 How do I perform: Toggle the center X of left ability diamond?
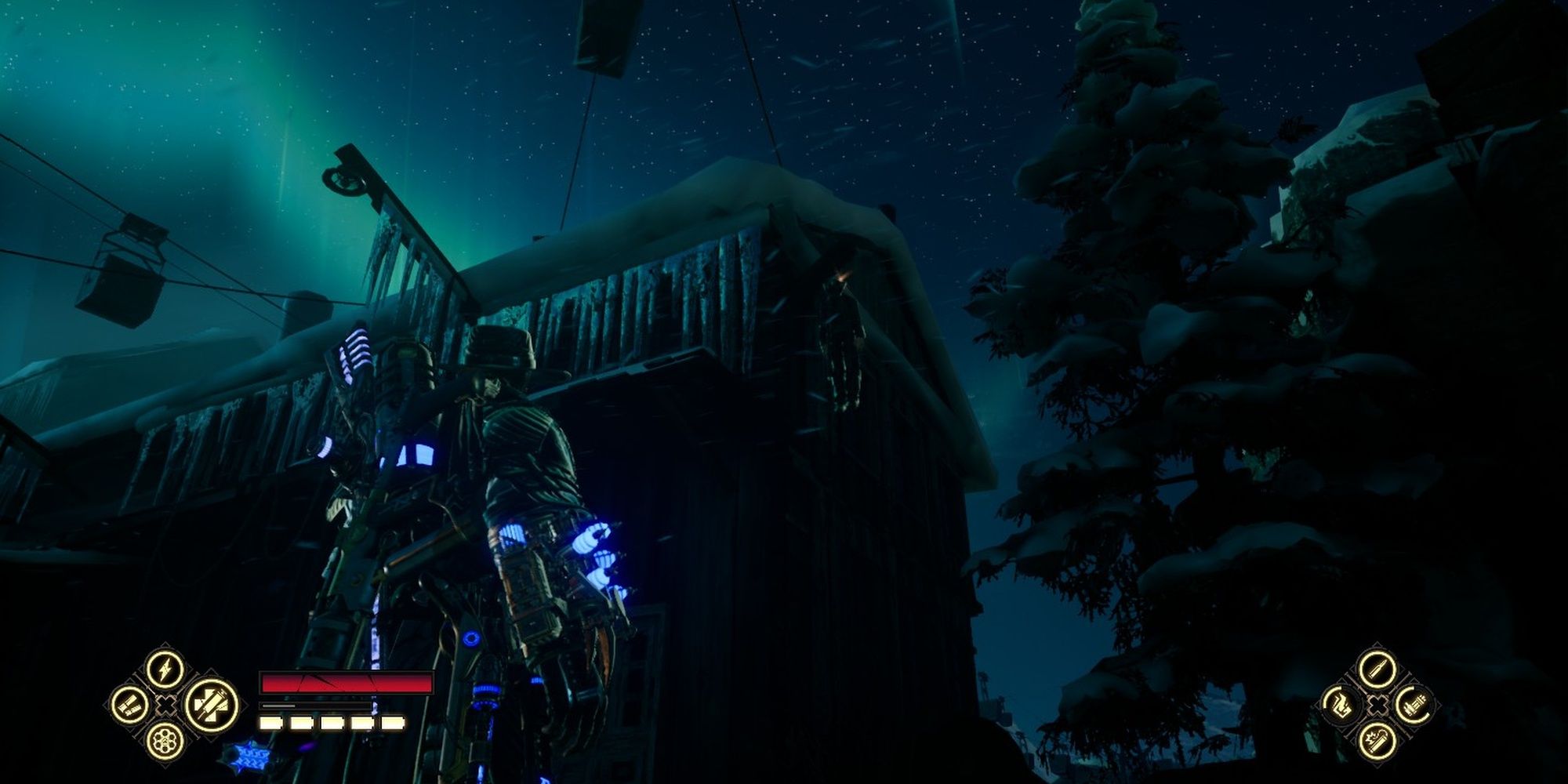[165, 706]
